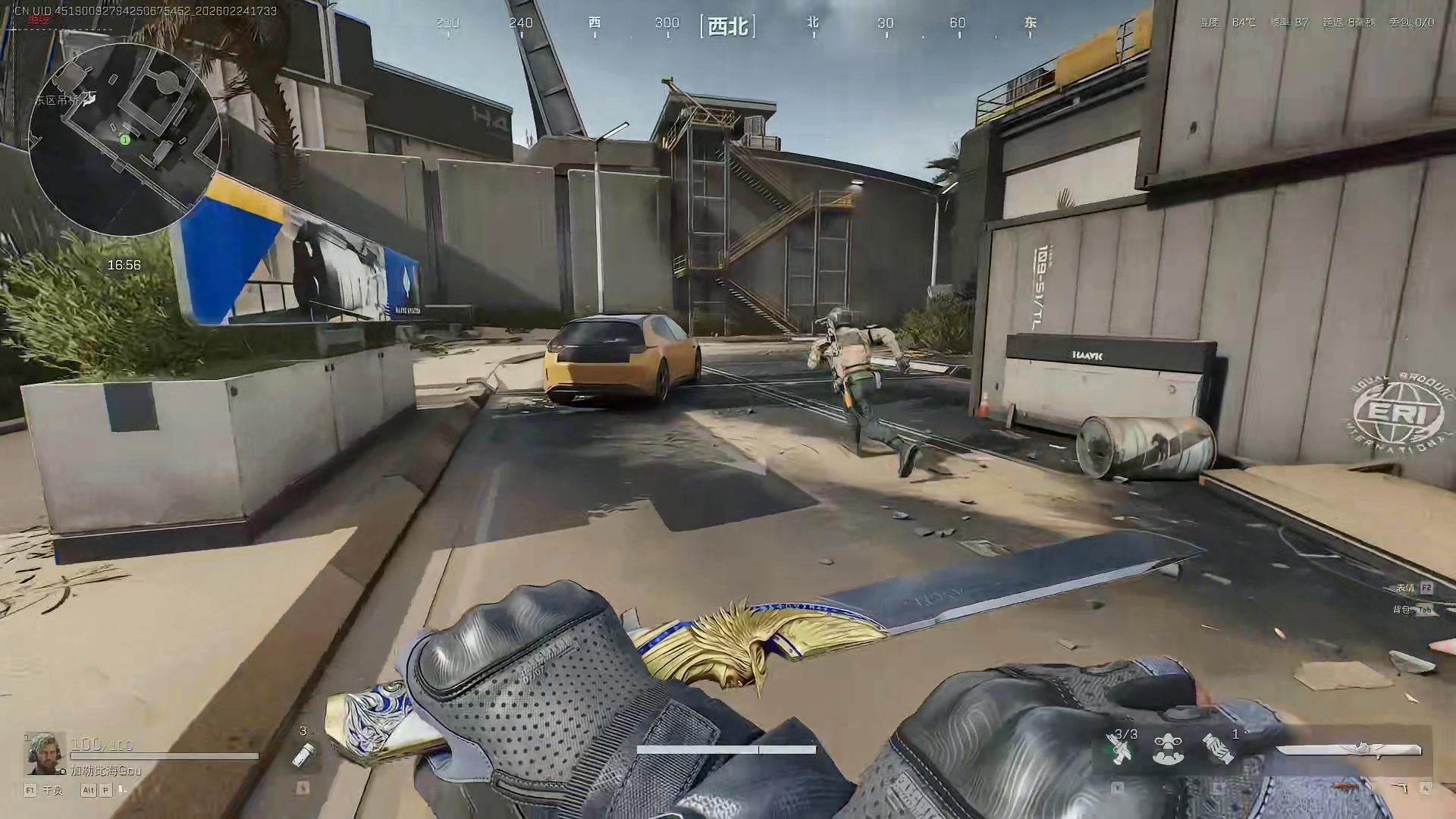Activate the gas mask gadget icon
The image size is (1456, 819).
[1169, 750]
